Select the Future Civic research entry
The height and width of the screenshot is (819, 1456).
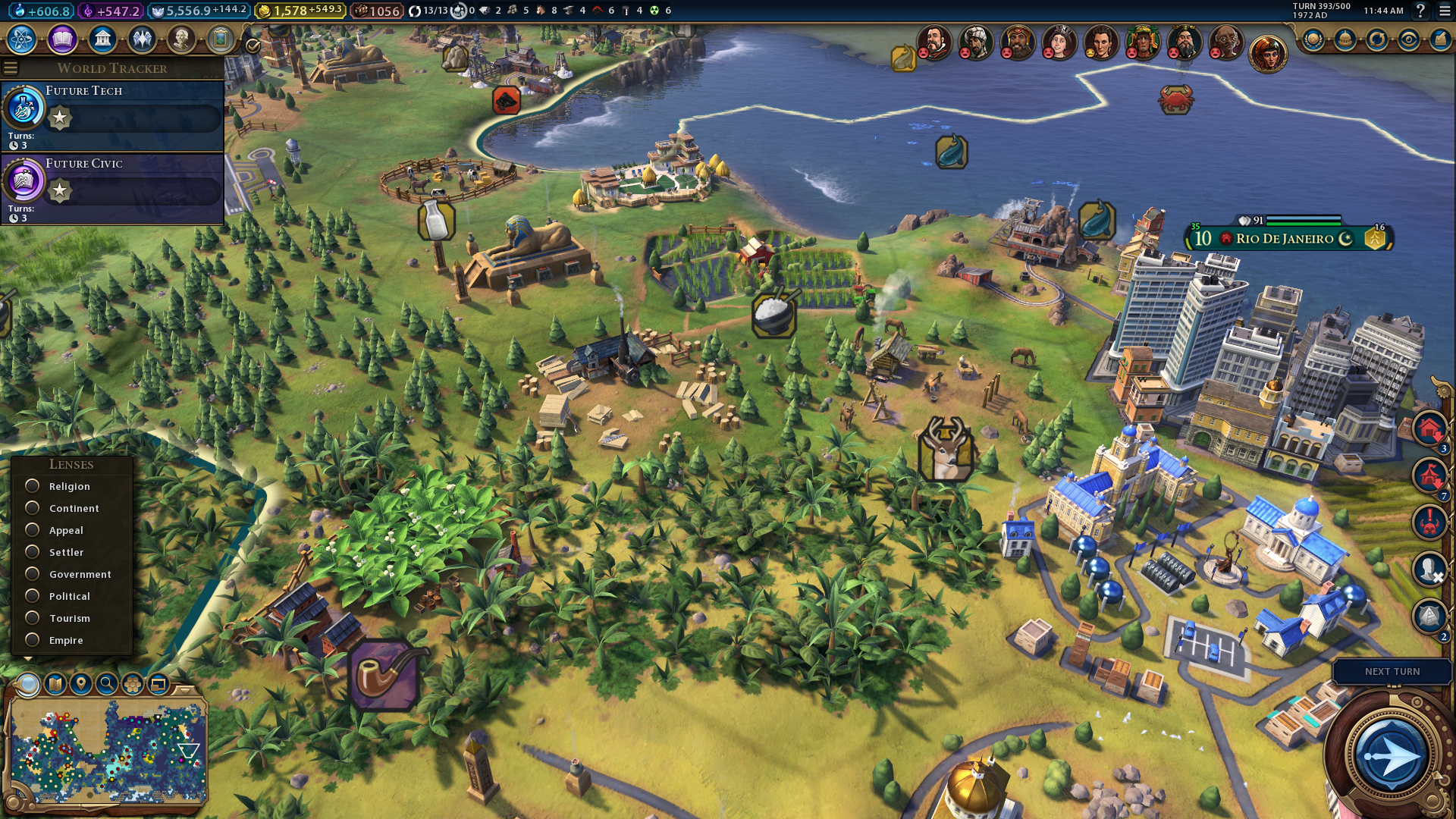click(114, 188)
